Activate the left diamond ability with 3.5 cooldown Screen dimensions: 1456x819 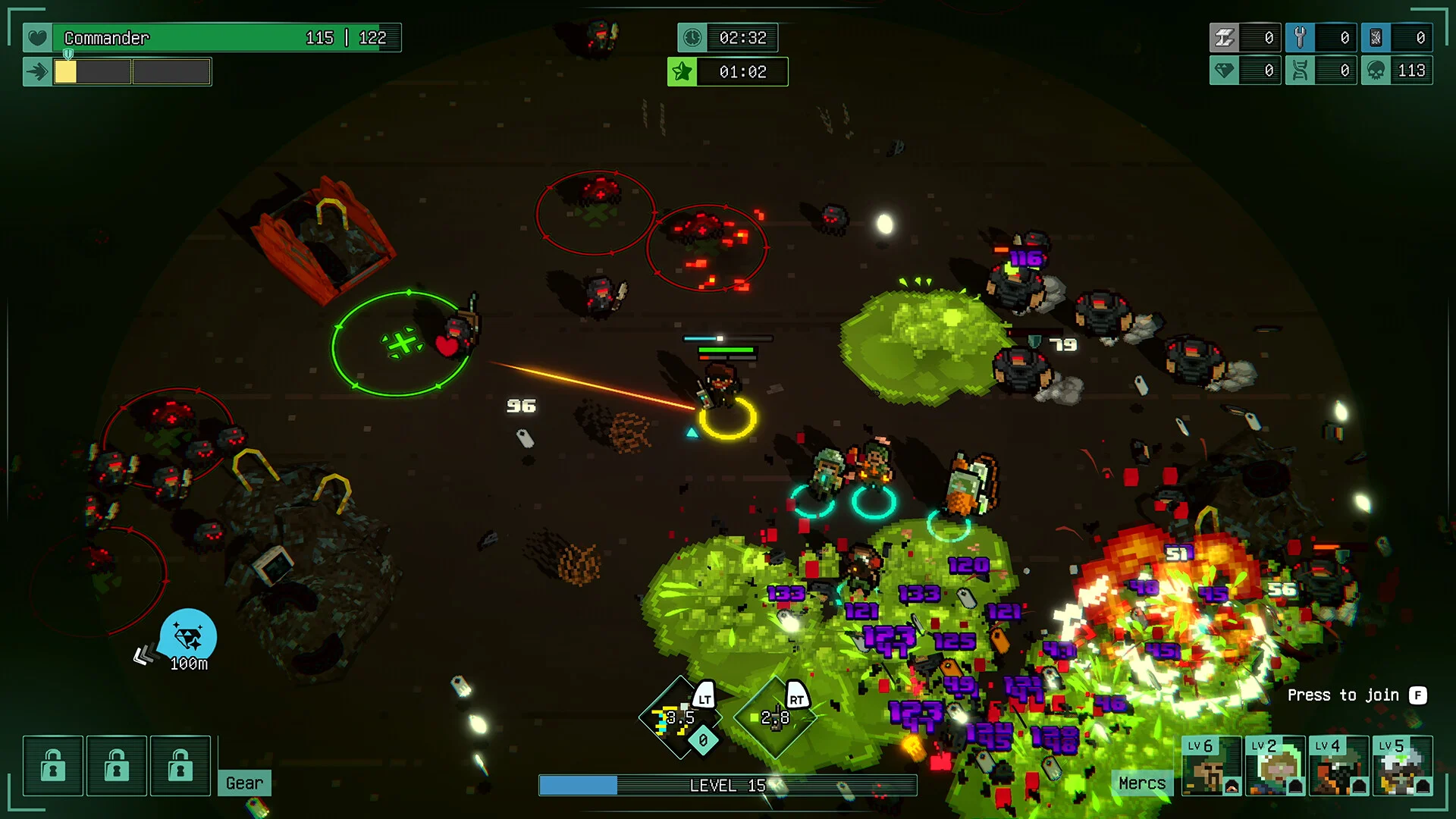(x=679, y=717)
